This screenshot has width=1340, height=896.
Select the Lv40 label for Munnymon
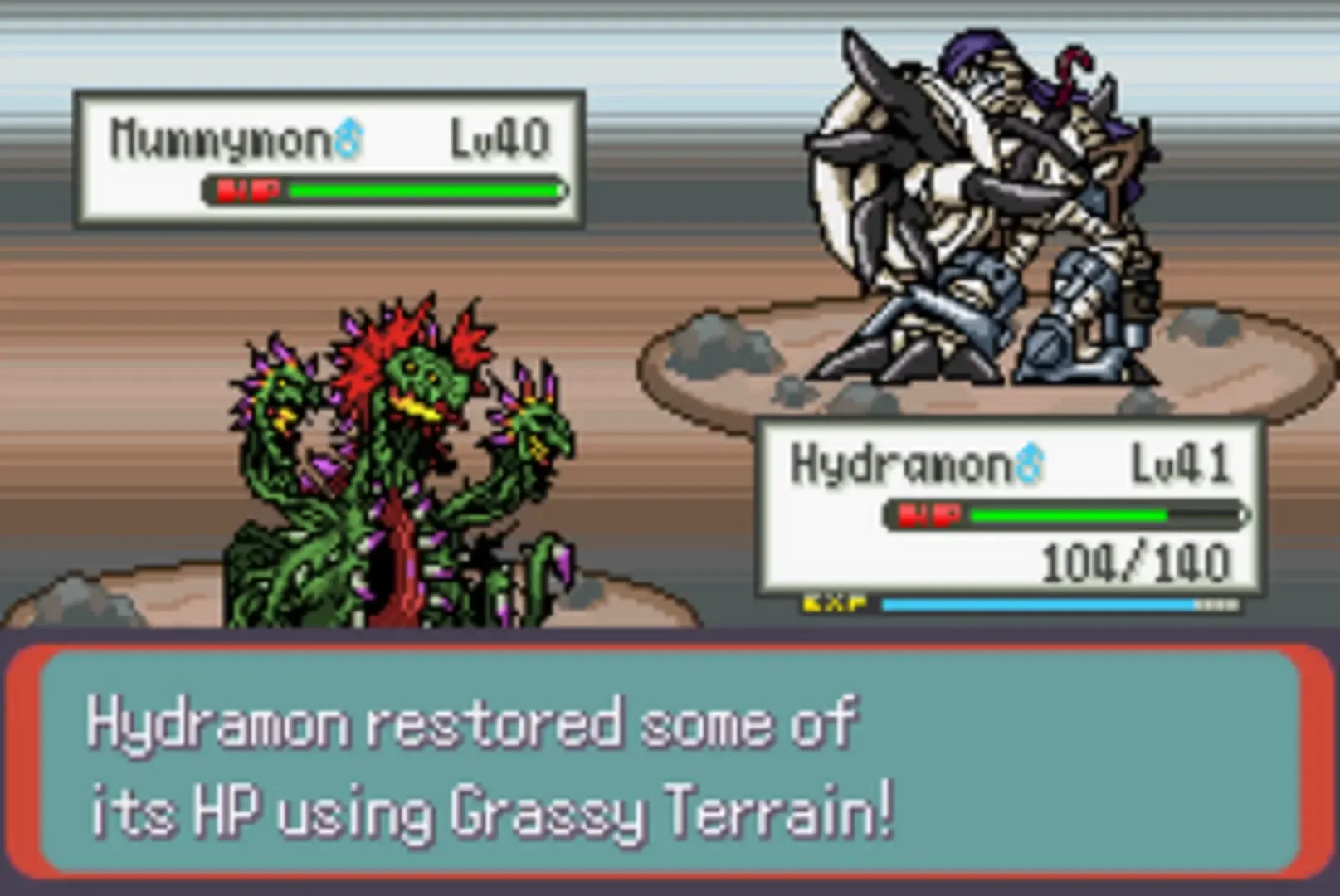[x=498, y=135]
